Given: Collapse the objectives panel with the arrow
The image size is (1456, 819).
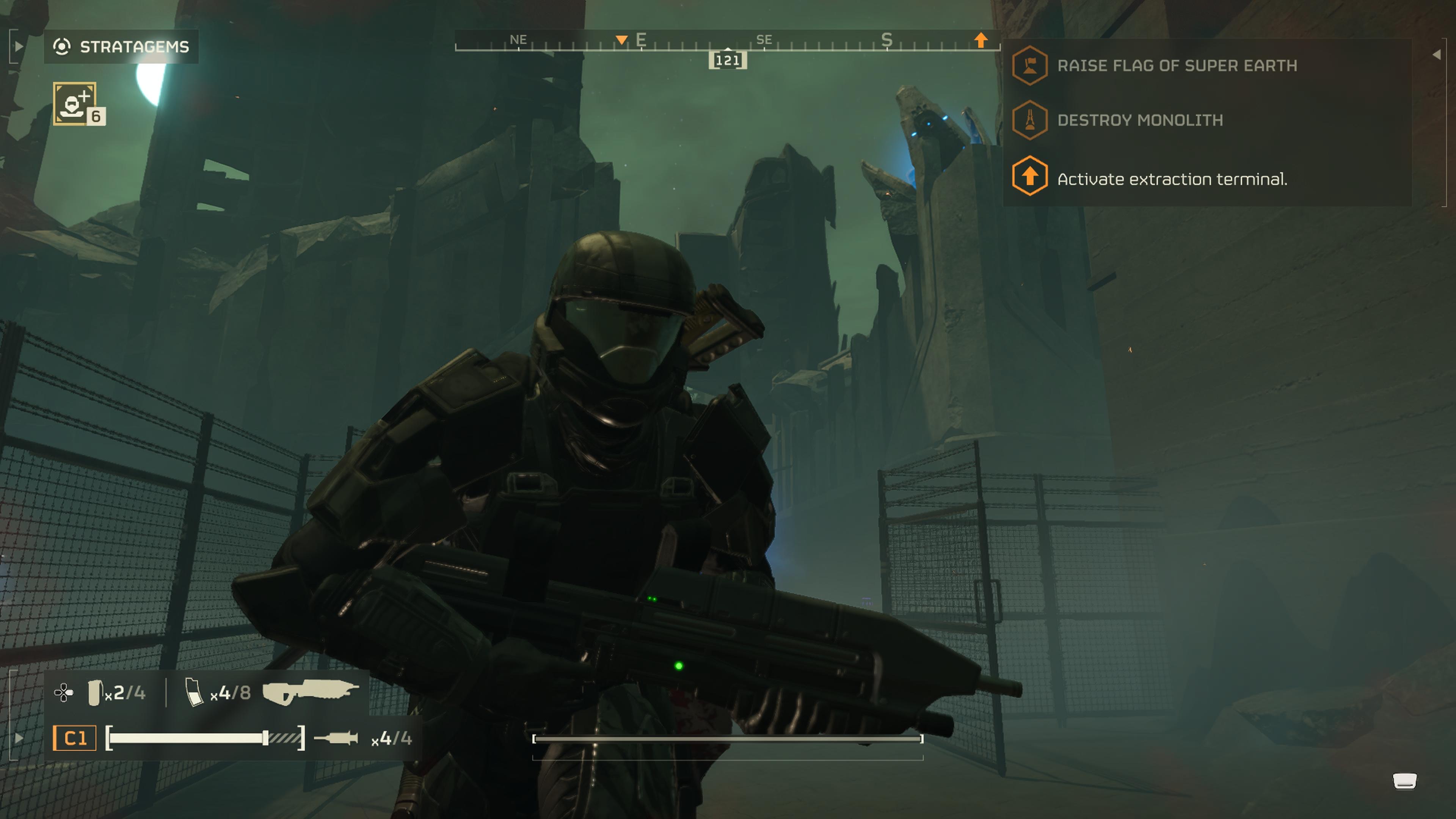Looking at the screenshot, I should click(1436, 55).
